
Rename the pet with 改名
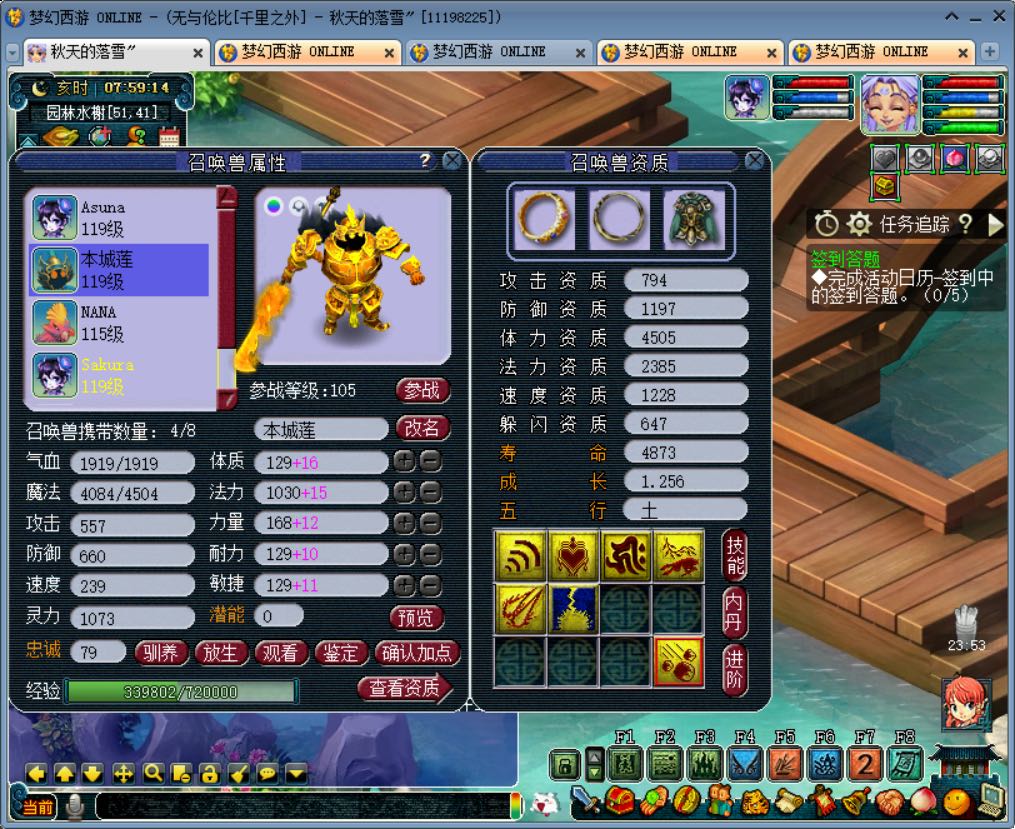pyautogui.click(x=422, y=428)
